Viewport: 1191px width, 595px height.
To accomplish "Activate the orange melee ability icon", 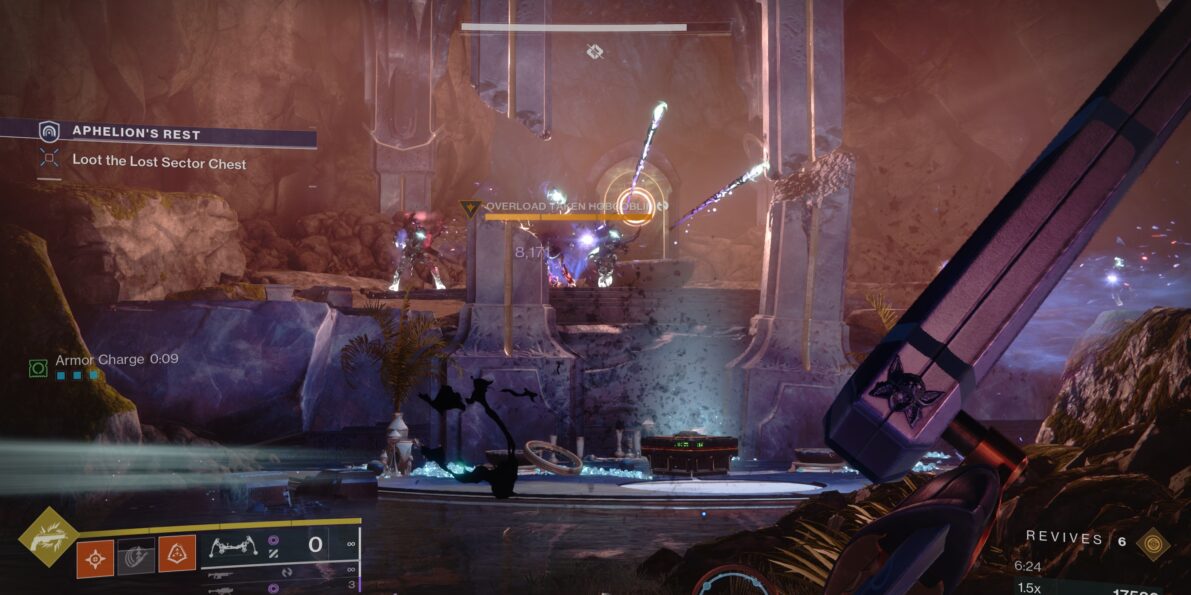I will [177, 553].
